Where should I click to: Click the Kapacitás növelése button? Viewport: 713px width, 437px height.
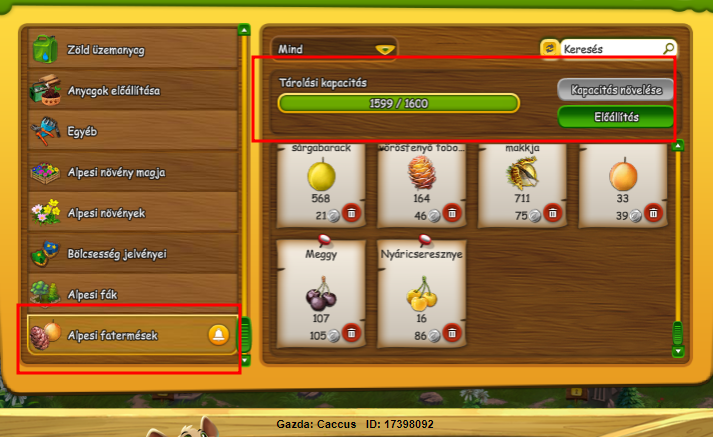pyautogui.click(x=616, y=89)
